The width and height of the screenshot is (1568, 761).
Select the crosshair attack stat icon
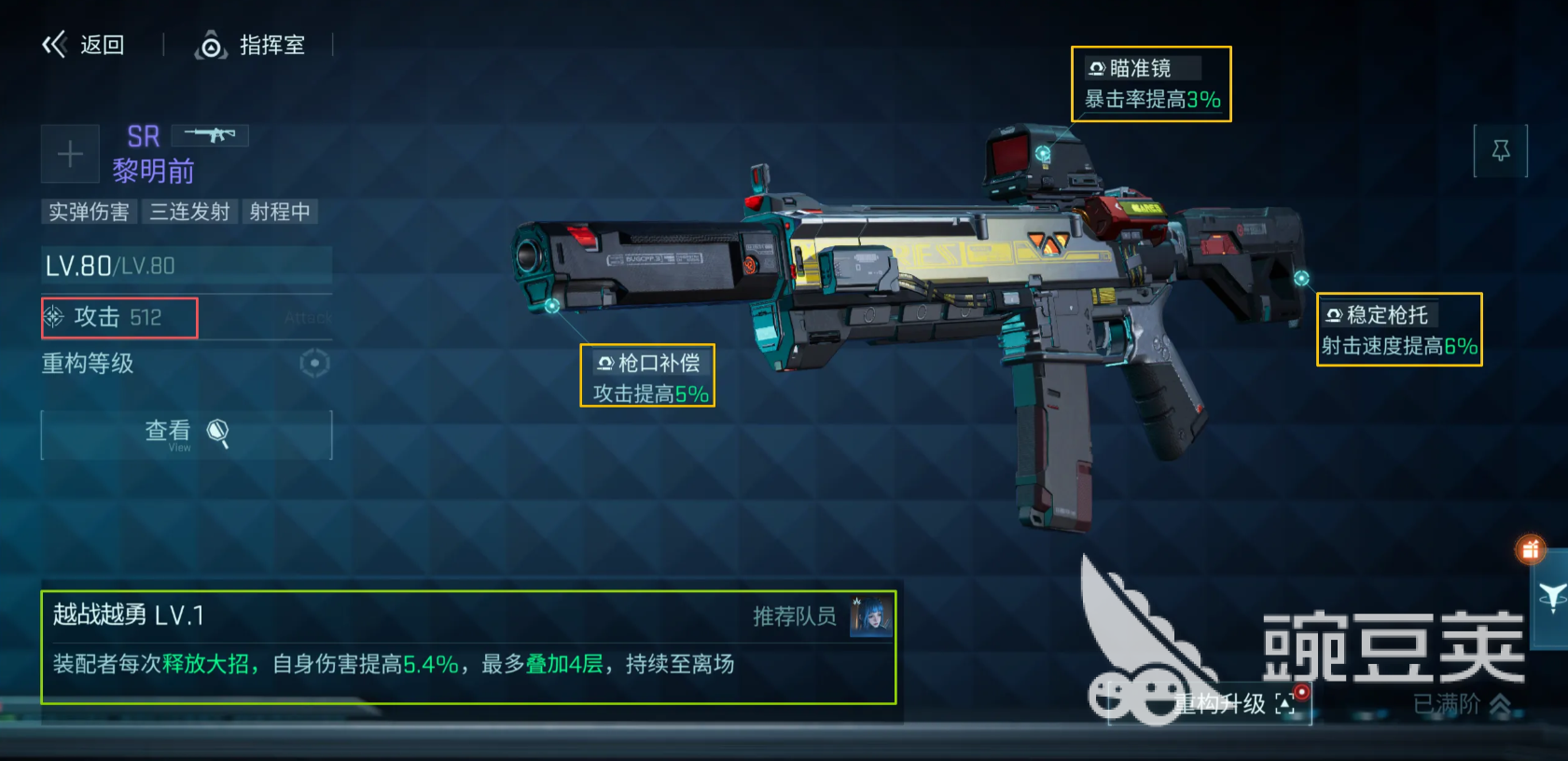pos(54,318)
